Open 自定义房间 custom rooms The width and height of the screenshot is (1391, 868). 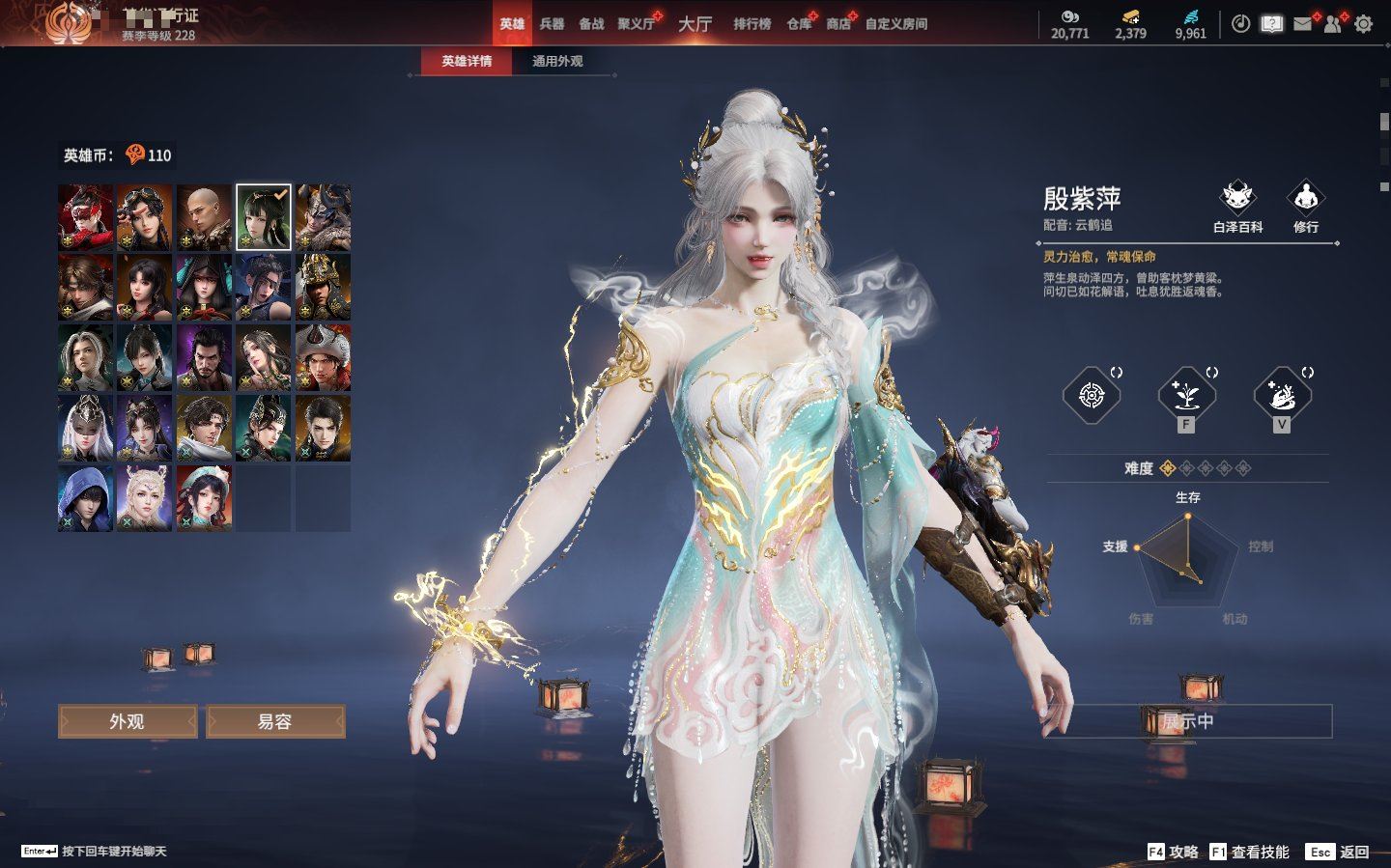pos(896,24)
